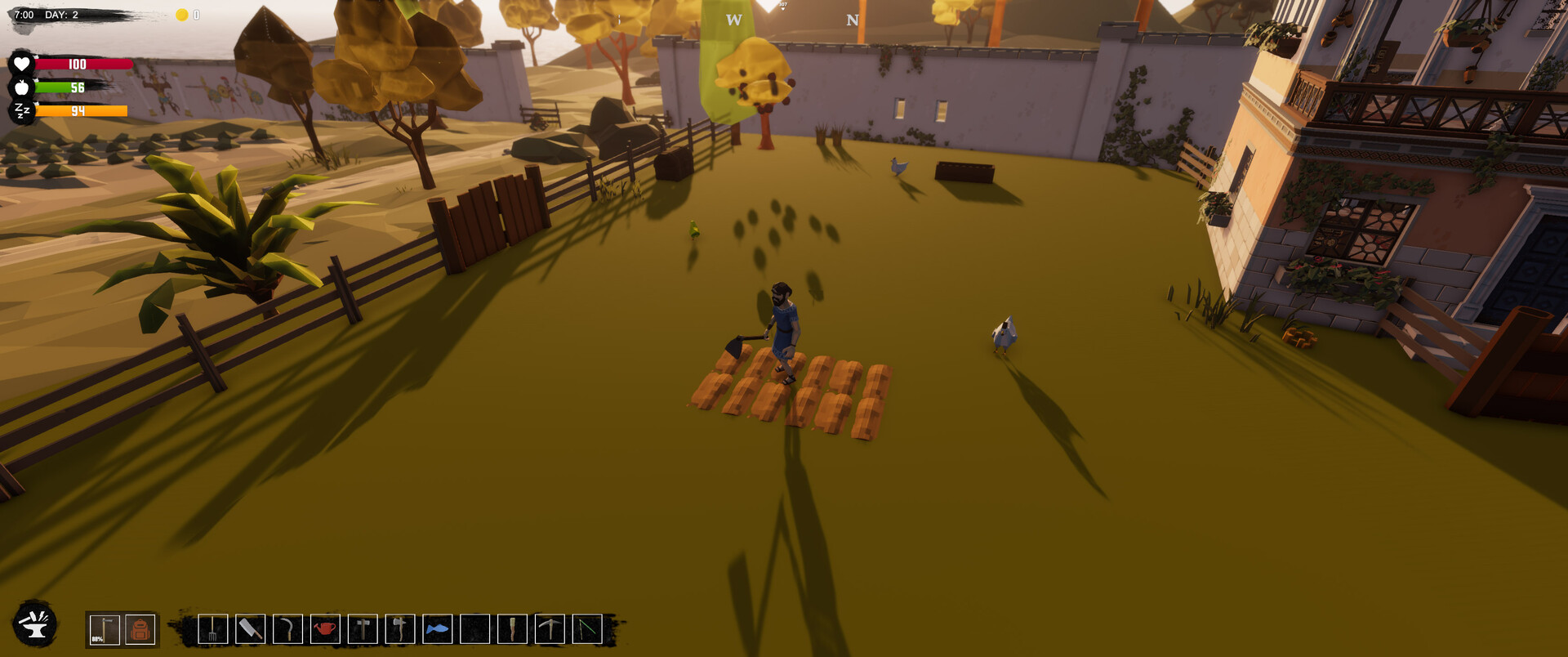Click the heart health icon
1568x657 pixels.
pos(24,63)
